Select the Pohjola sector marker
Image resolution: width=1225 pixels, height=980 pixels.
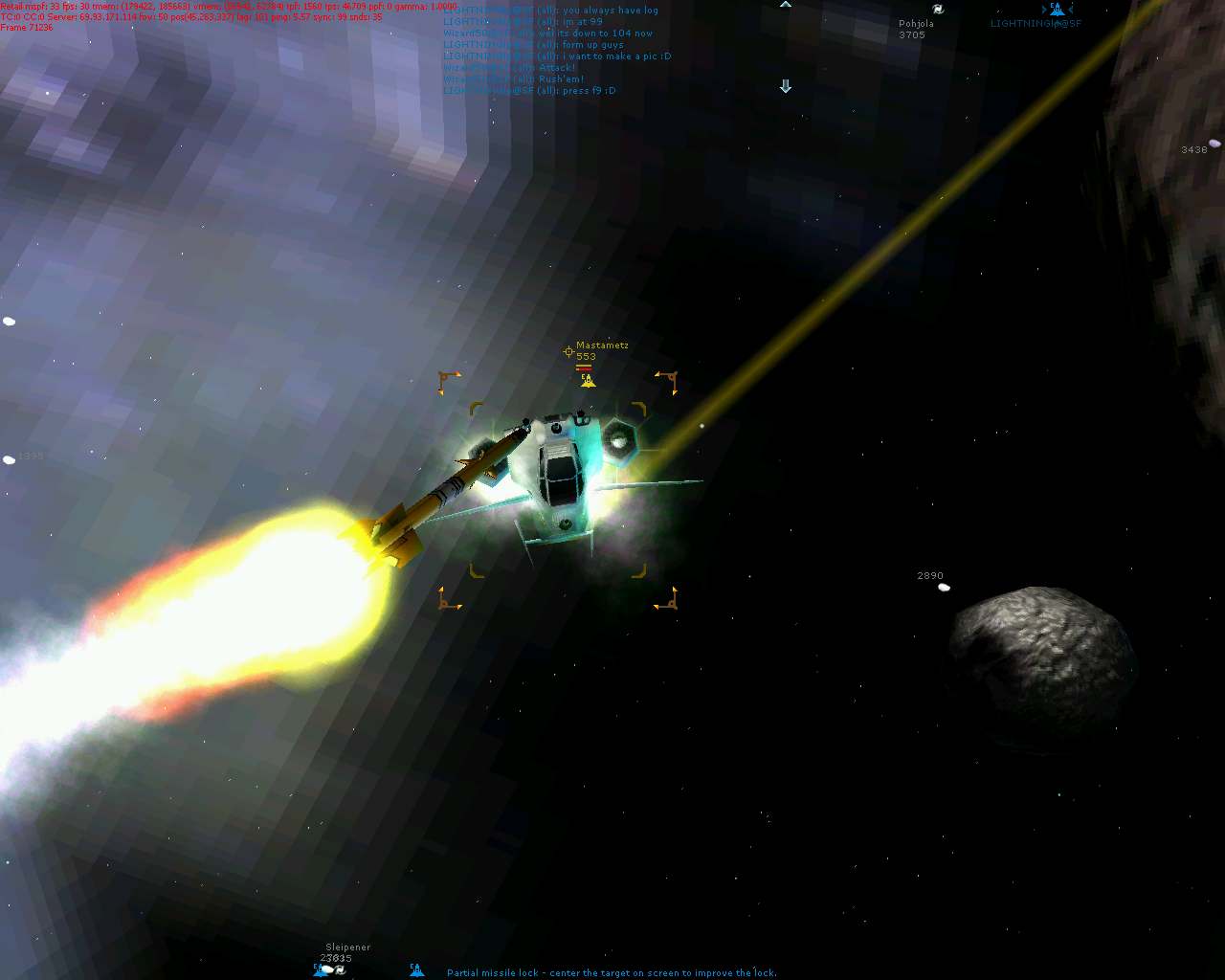click(x=938, y=9)
